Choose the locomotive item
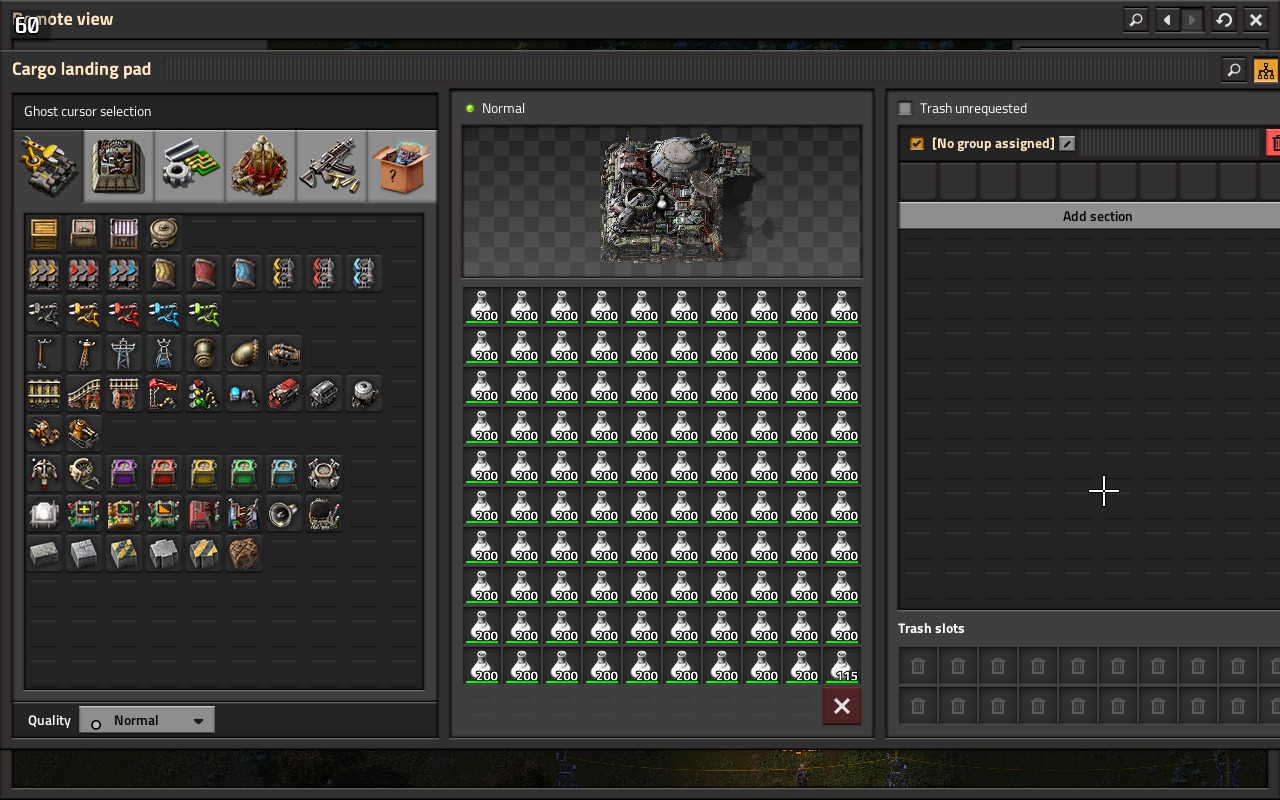This screenshot has height=800, width=1280. pyautogui.click(x=284, y=393)
